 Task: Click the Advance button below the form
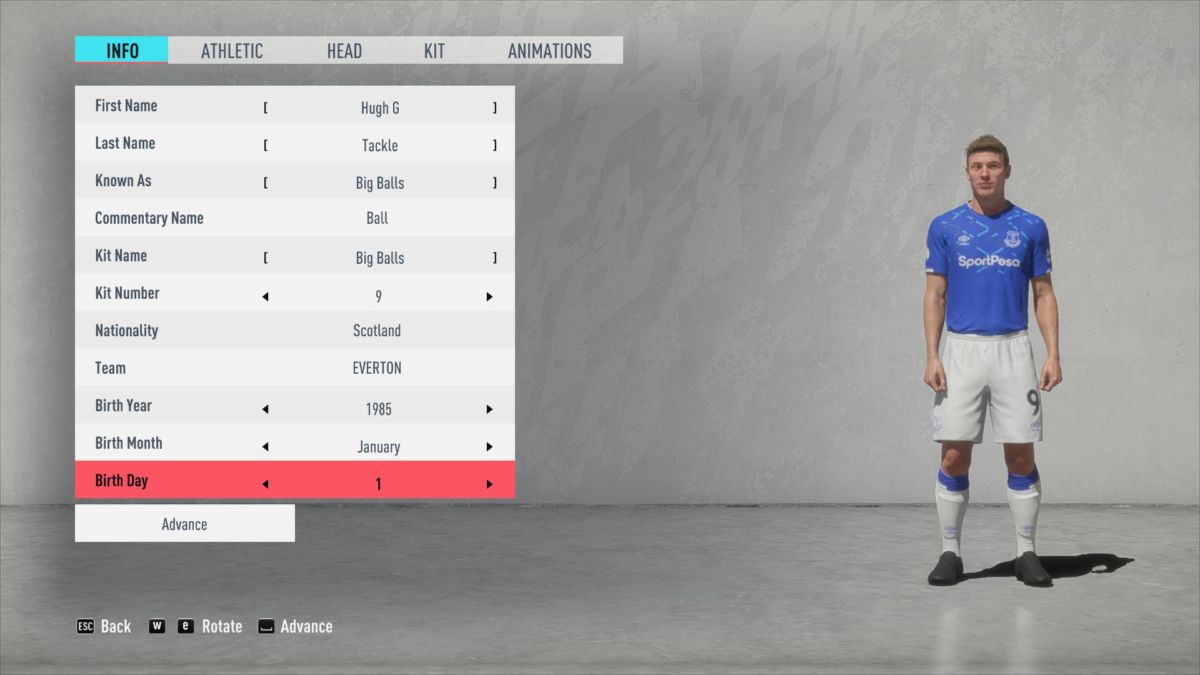tap(185, 524)
